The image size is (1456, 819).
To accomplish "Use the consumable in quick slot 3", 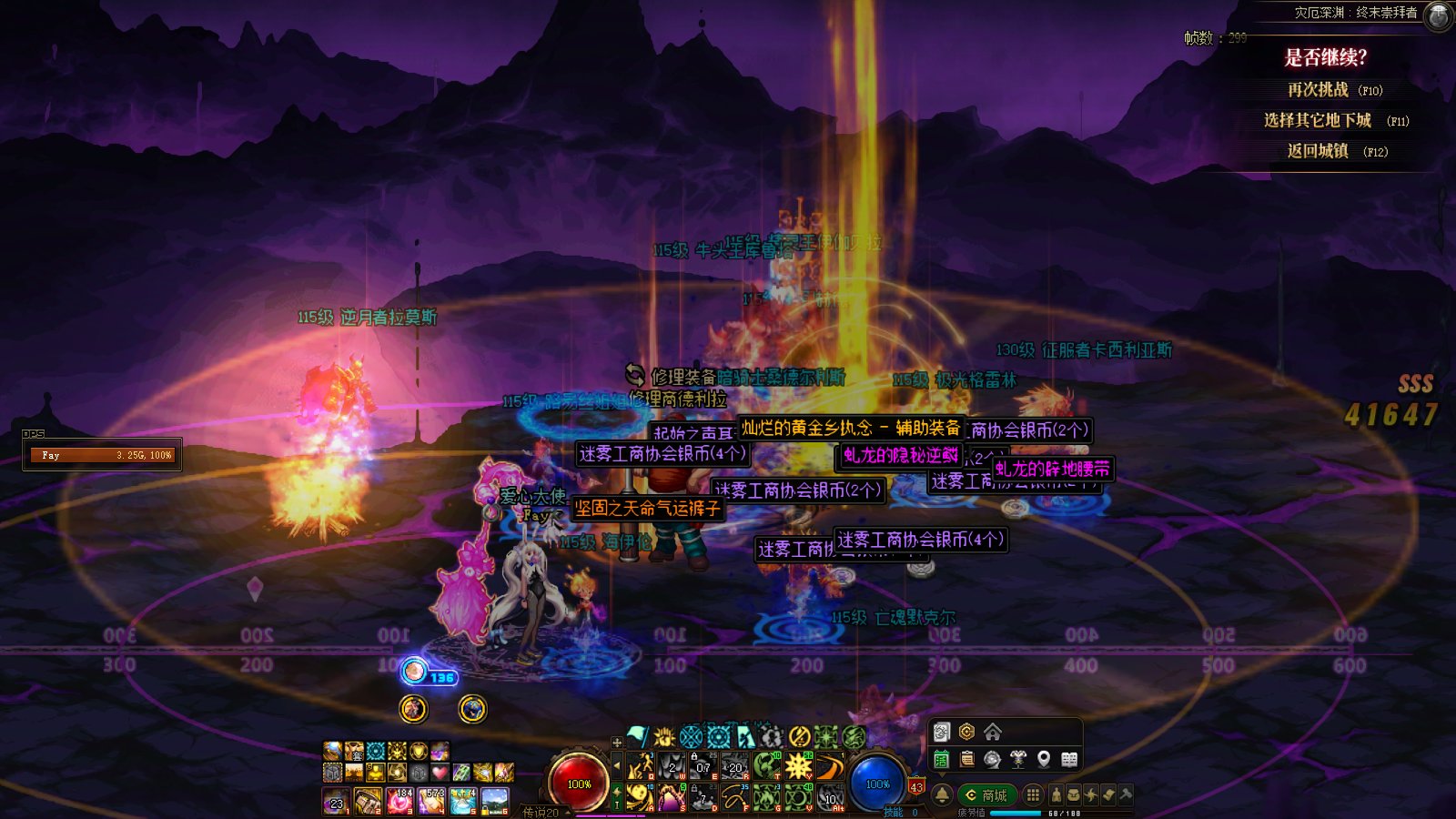I will pos(400,801).
